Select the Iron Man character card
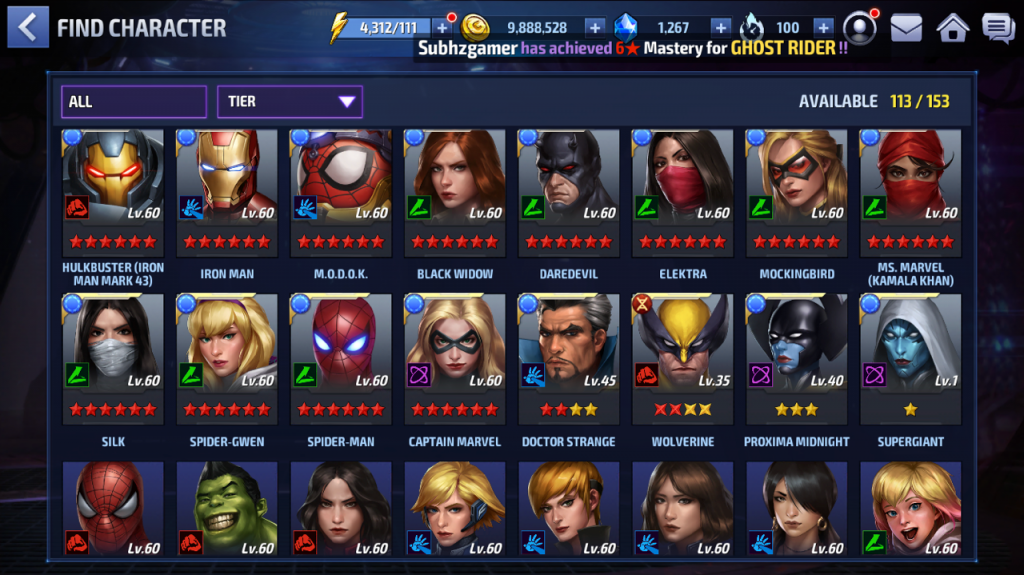Screen dimensions: 1024x575 [227, 190]
